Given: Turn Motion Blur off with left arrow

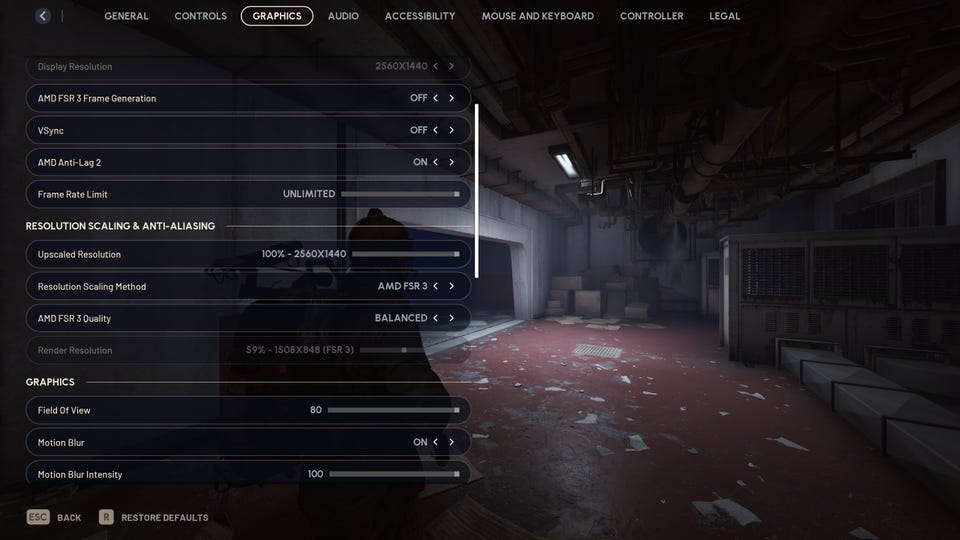Looking at the screenshot, I should tap(435, 442).
